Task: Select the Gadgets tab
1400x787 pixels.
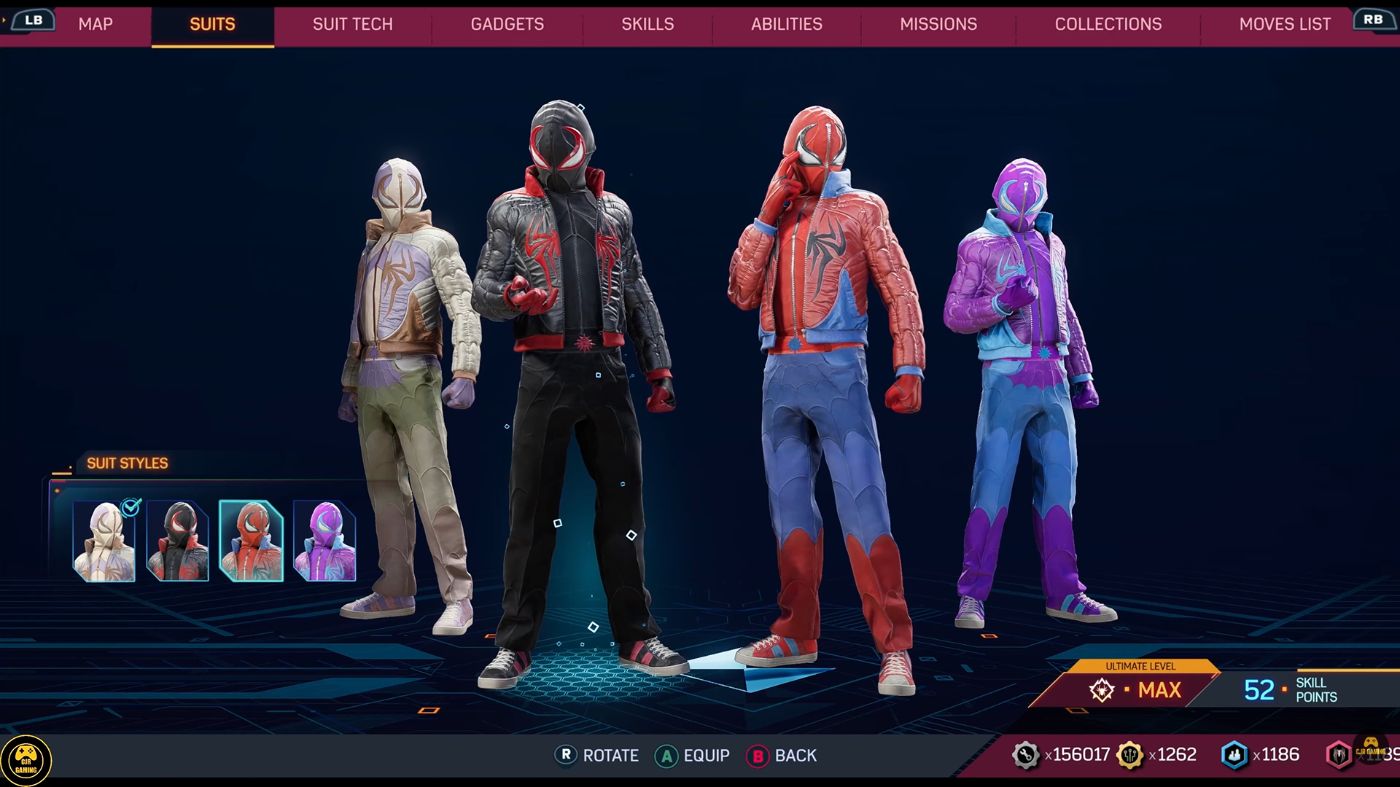Action: pos(507,24)
